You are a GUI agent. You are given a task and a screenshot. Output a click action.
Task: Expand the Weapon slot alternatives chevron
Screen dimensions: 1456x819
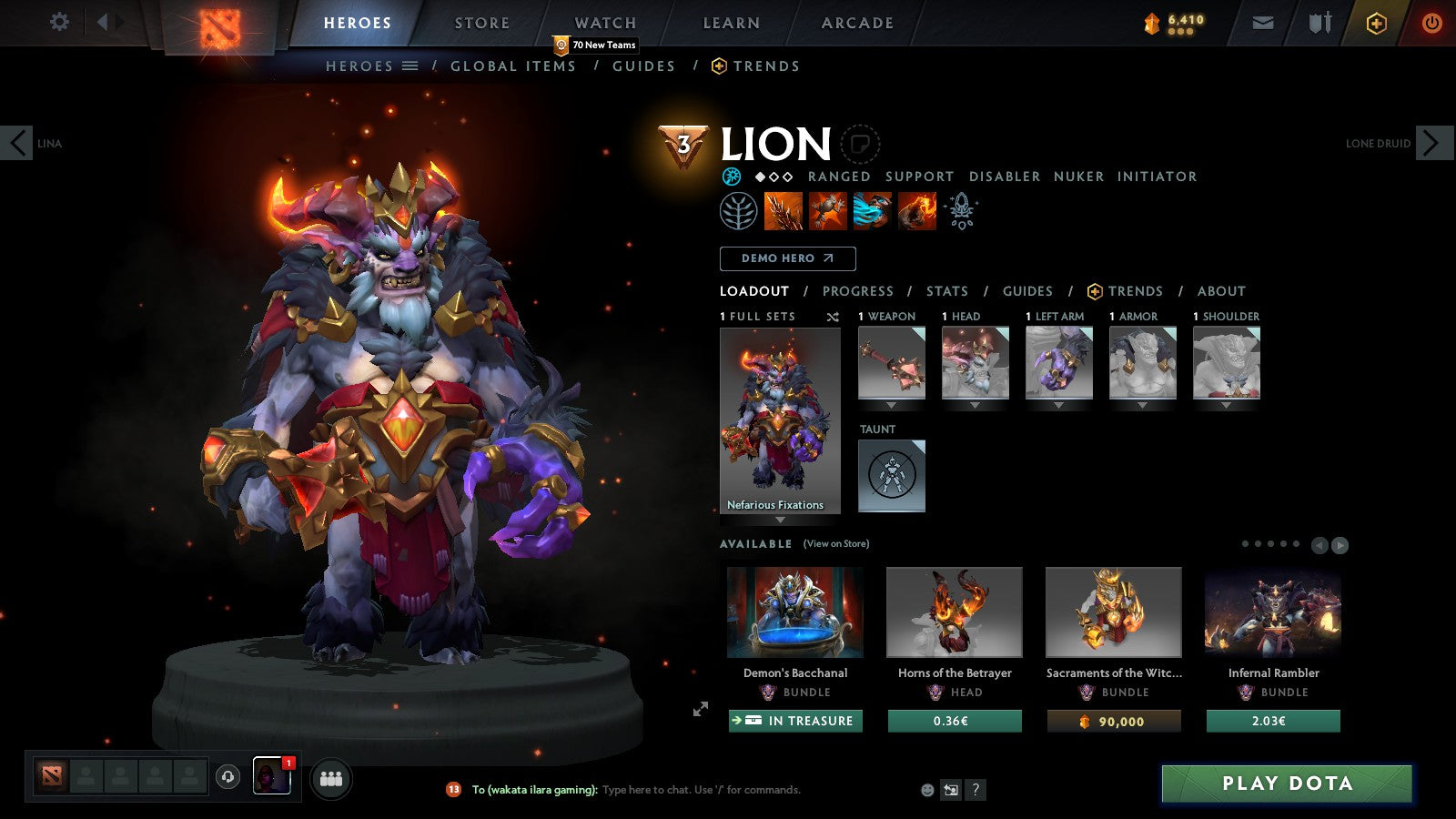[x=891, y=403]
